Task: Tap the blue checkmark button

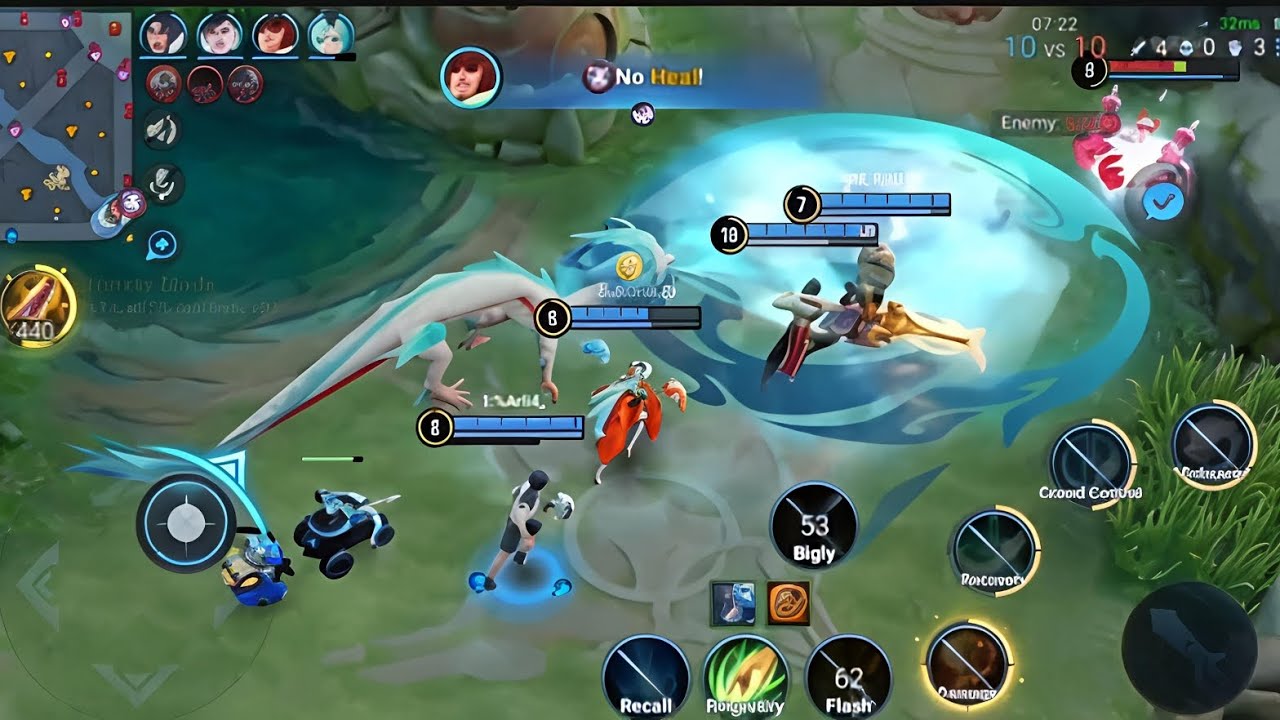Action: point(1162,204)
